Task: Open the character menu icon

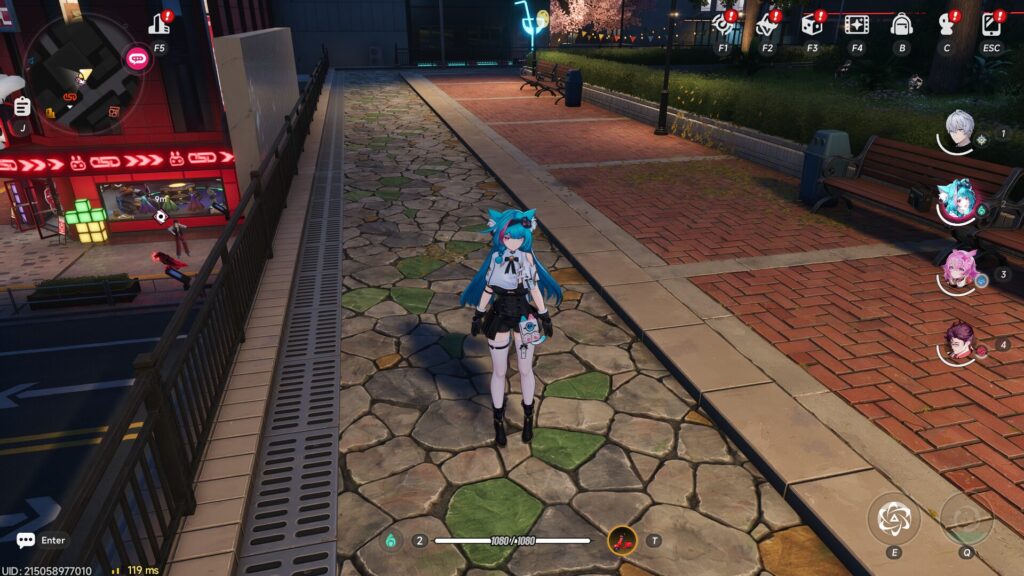Action: pos(946,24)
